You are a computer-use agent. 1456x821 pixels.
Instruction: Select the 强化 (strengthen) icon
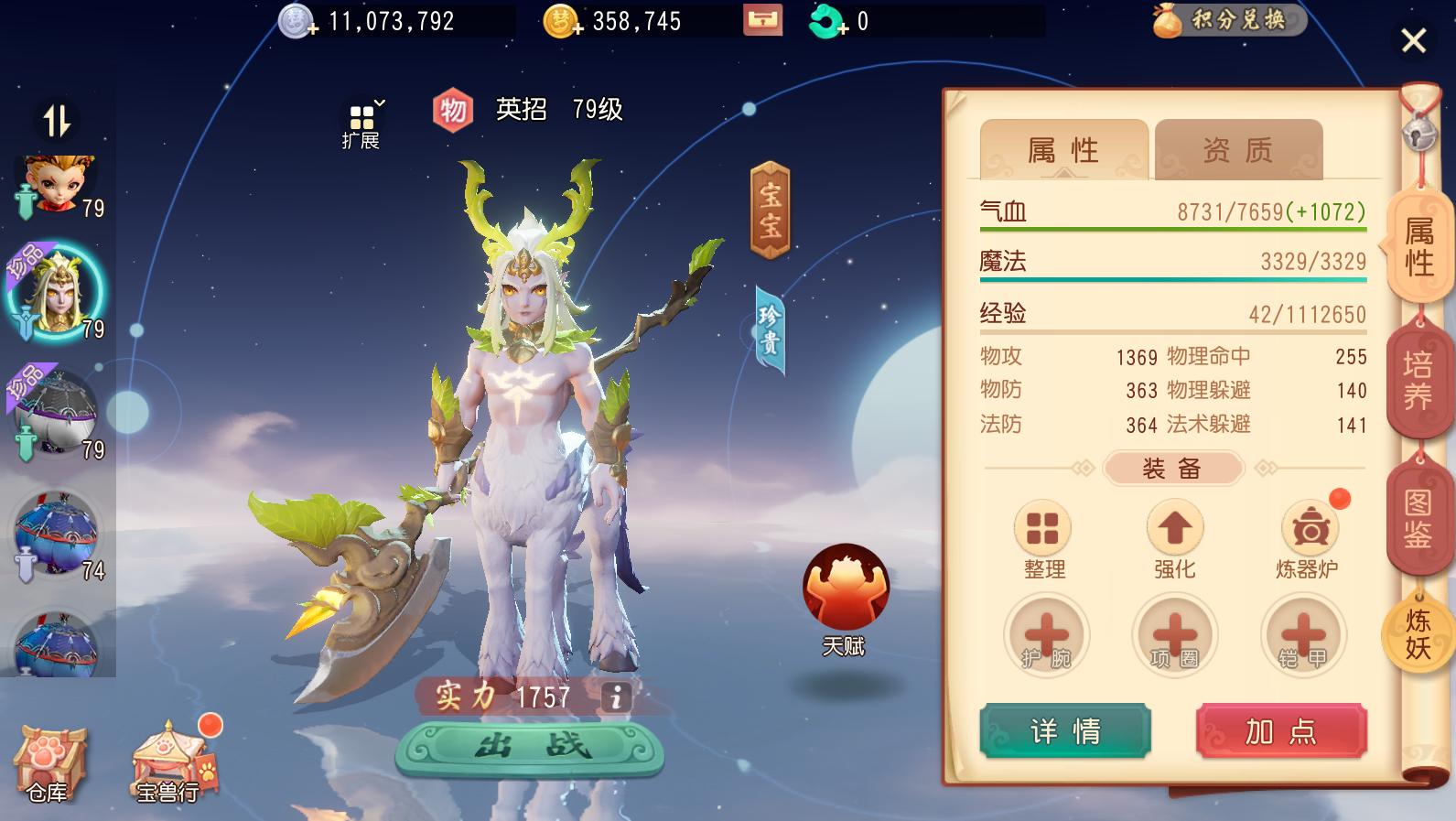1174,529
